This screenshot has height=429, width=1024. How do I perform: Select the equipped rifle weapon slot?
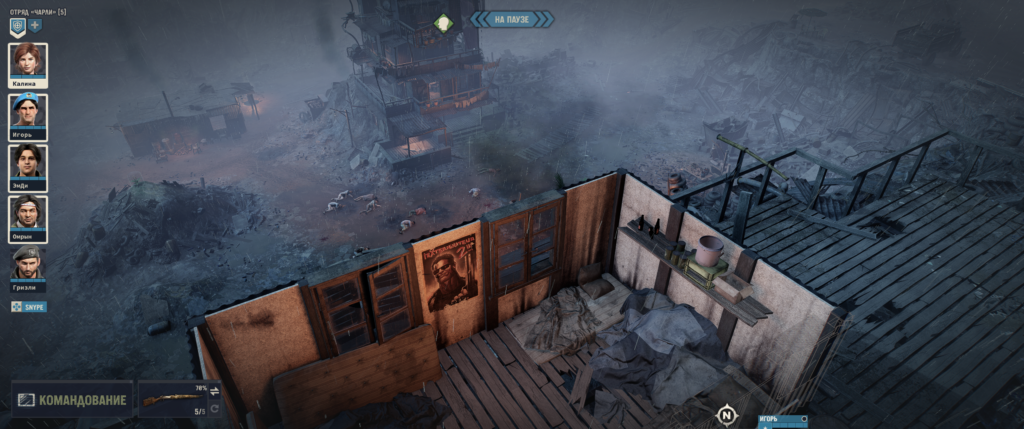172,400
